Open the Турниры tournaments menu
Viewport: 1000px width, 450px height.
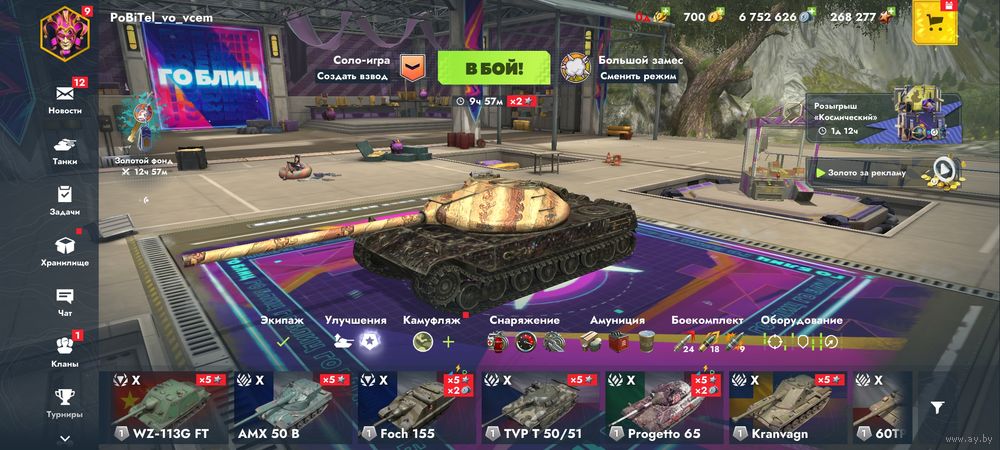[65, 401]
